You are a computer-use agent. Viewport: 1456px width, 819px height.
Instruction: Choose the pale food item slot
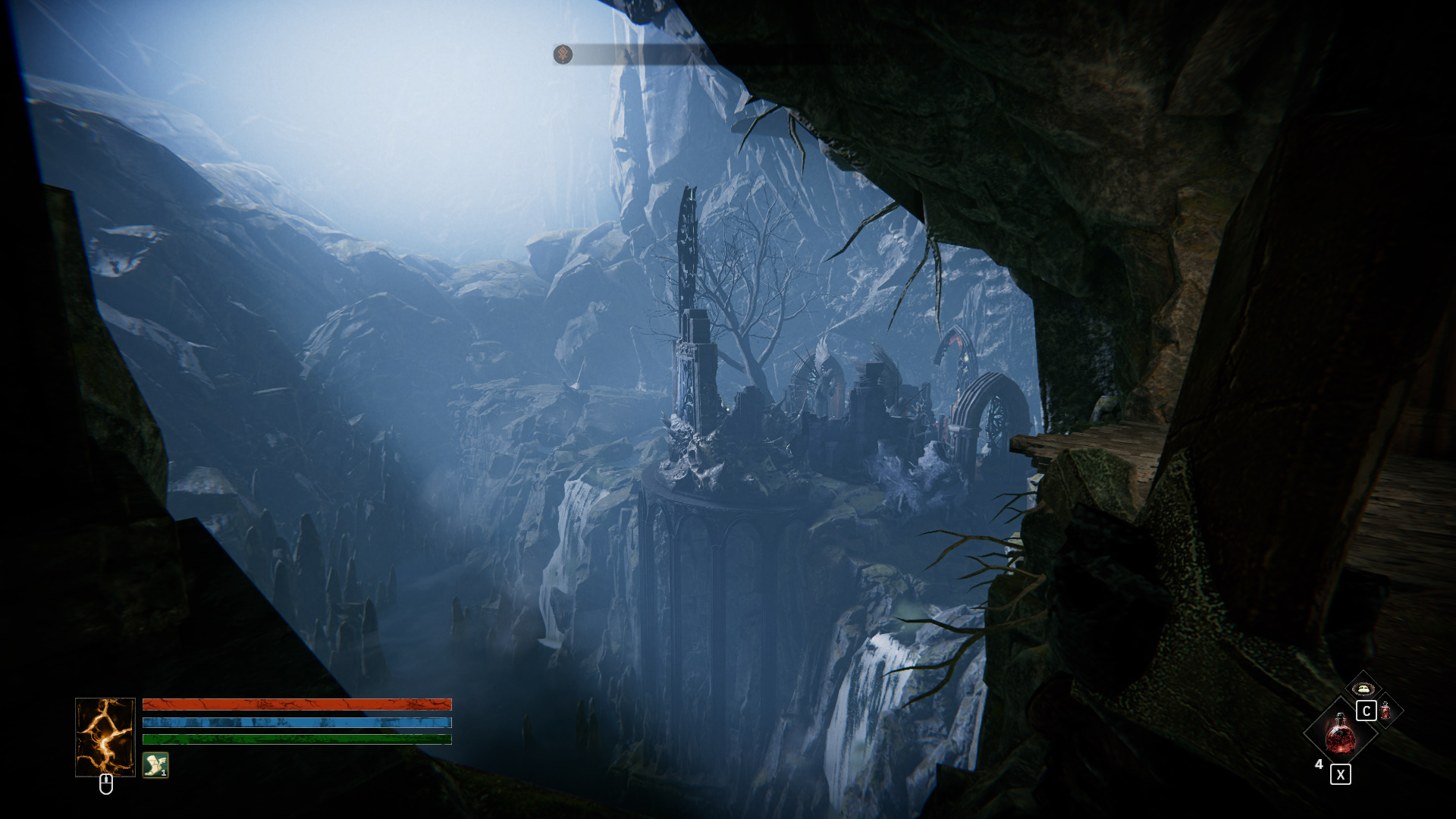pyautogui.click(x=1363, y=688)
